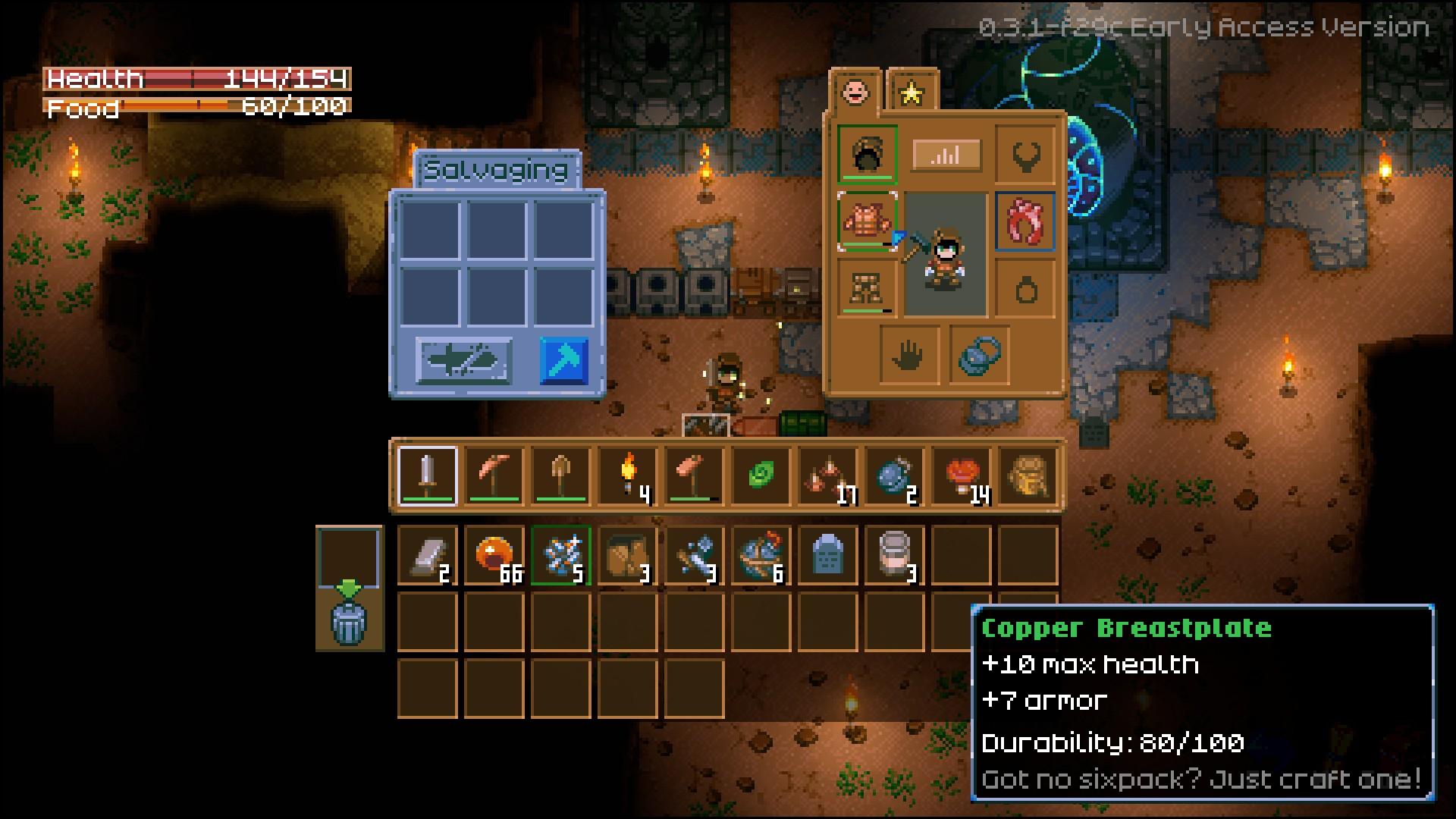Viewport: 1456px width, 819px height.
Task: Select the sword in the hotbar
Action: [428, 476]
